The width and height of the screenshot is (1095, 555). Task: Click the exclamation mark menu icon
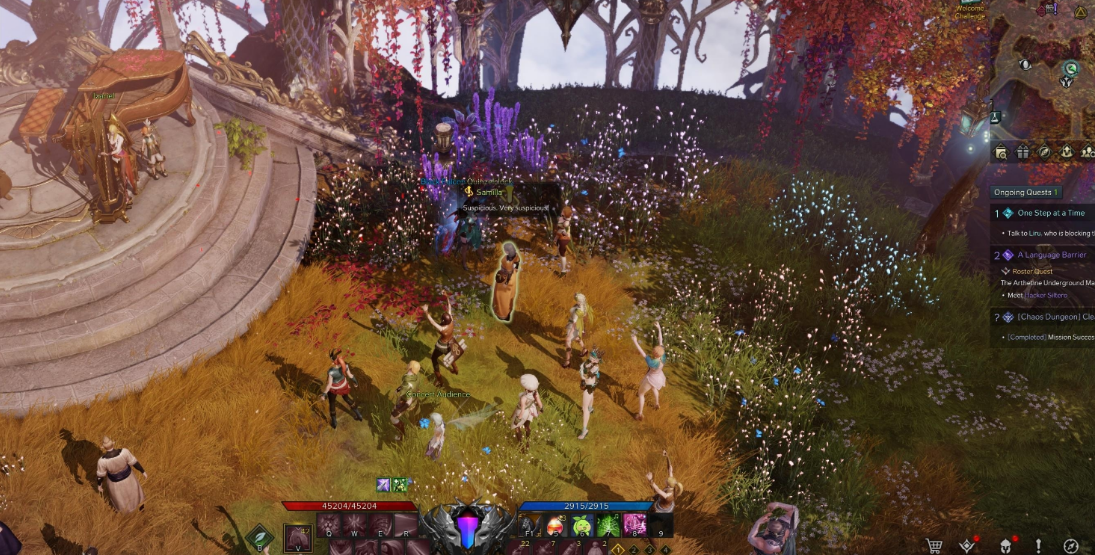click(1038, 545)
